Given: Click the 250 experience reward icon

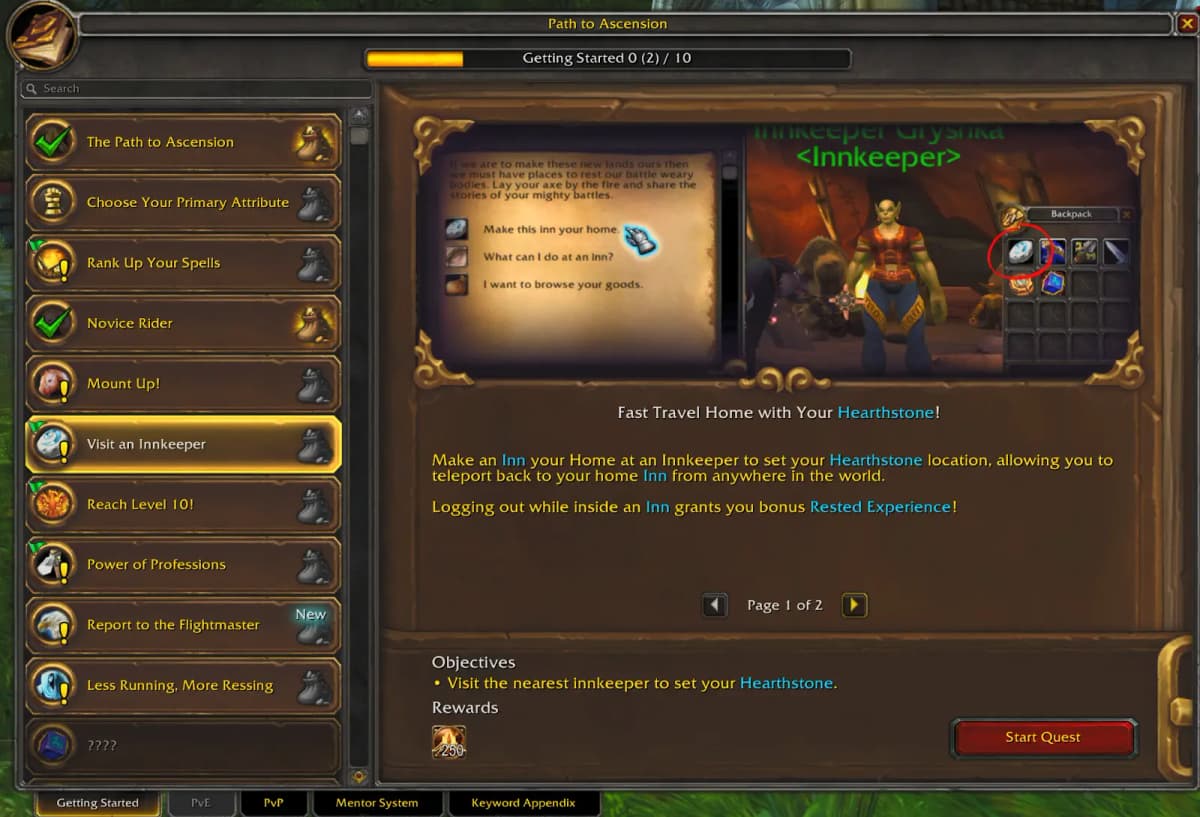Looking at the screenshot, I should 448,741.
